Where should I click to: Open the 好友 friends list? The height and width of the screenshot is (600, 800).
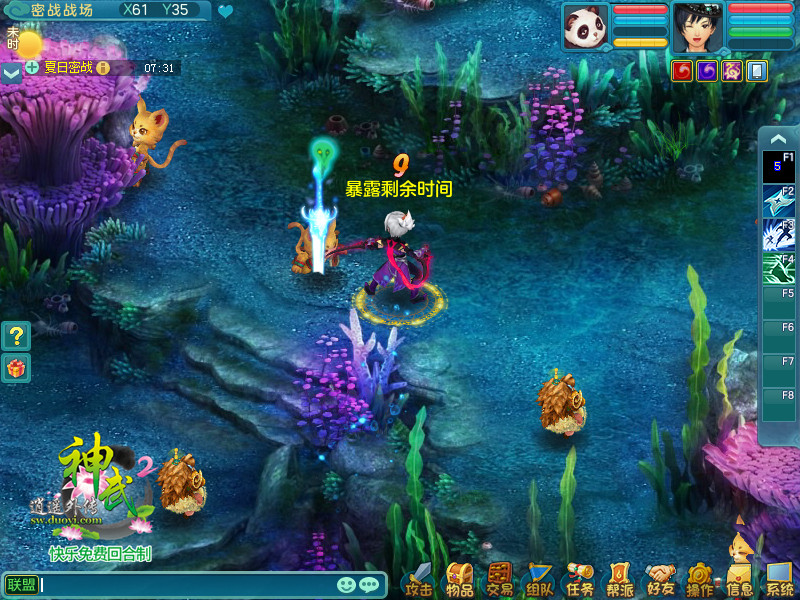tap(660, 579)
